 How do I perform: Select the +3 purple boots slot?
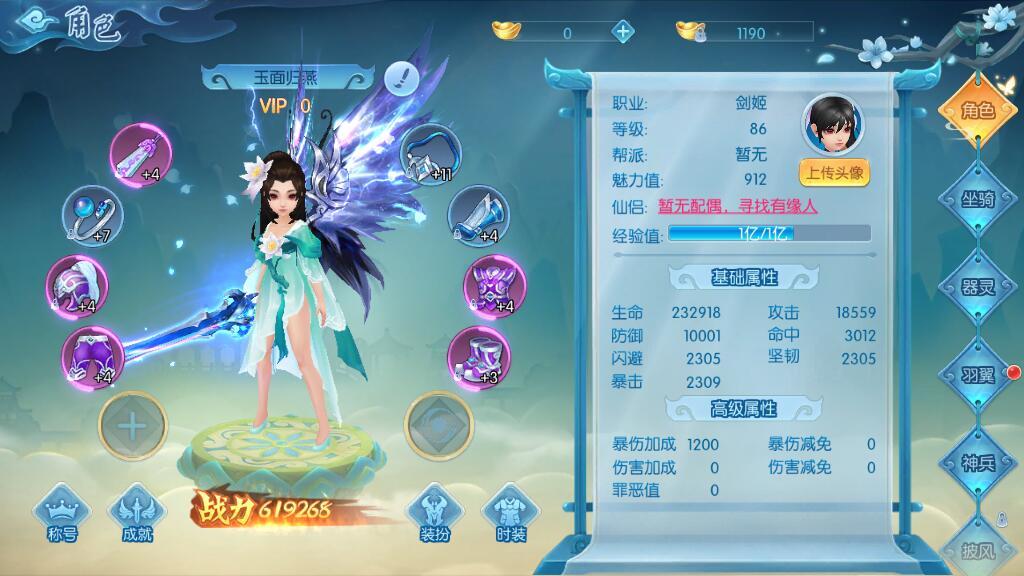click(476, 357)
